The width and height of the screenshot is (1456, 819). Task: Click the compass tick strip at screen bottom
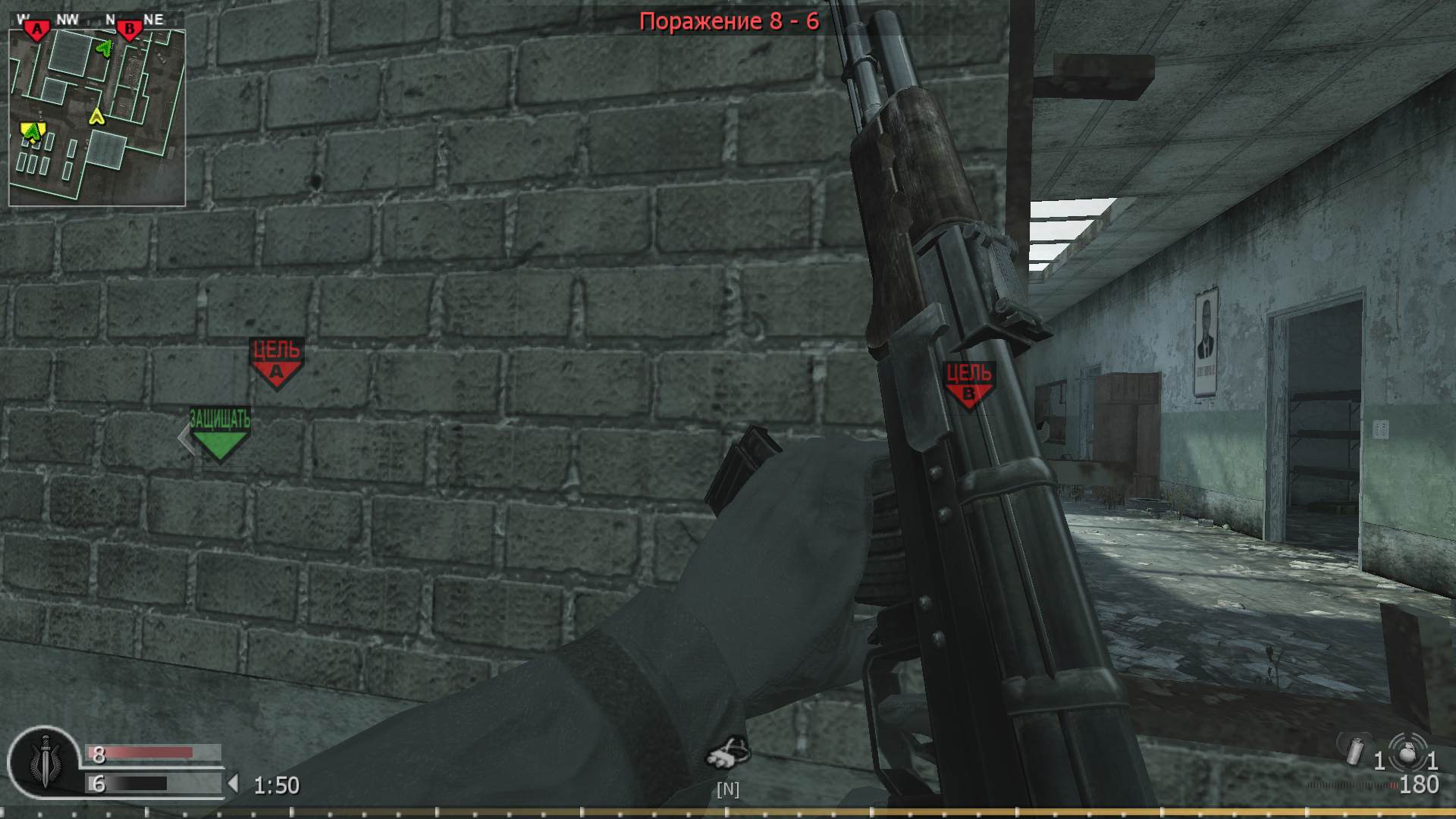[x=728, y=811]
